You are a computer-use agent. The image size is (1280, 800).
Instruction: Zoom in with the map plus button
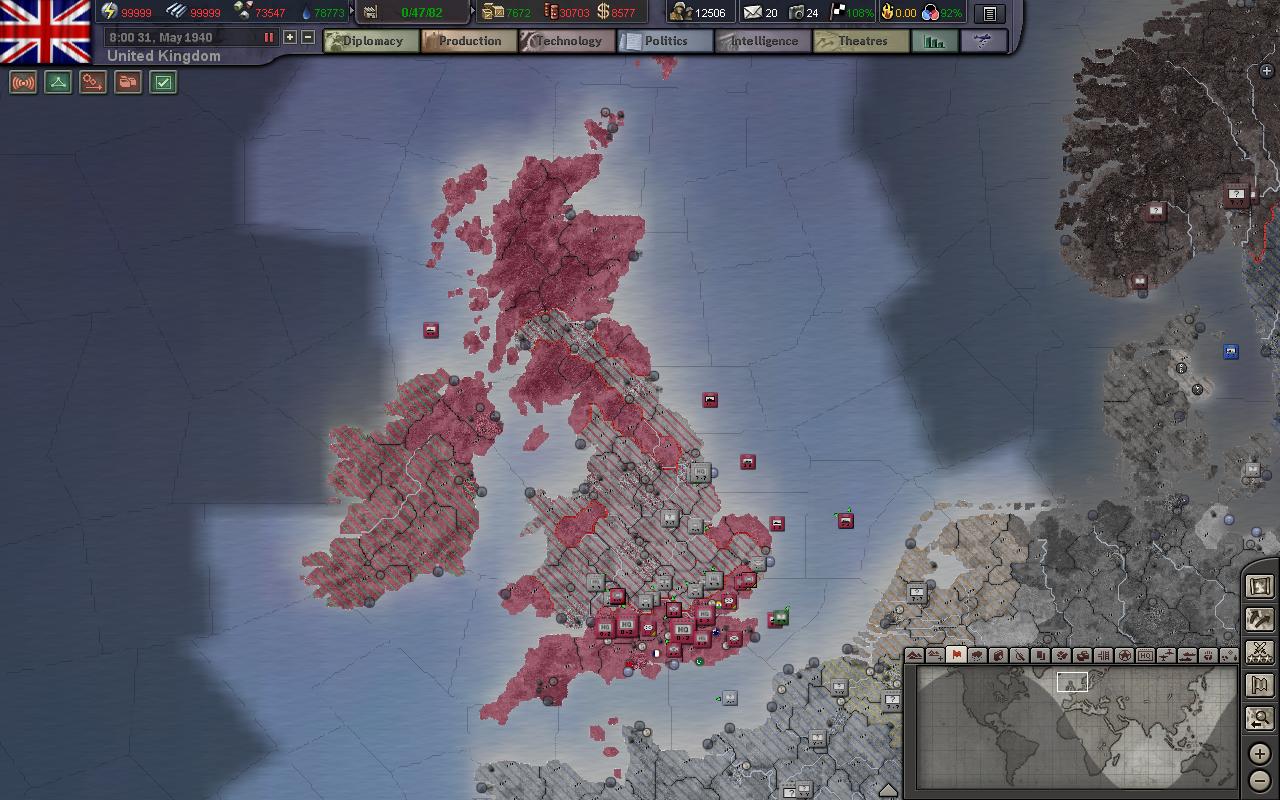[x=1260, y=754]
